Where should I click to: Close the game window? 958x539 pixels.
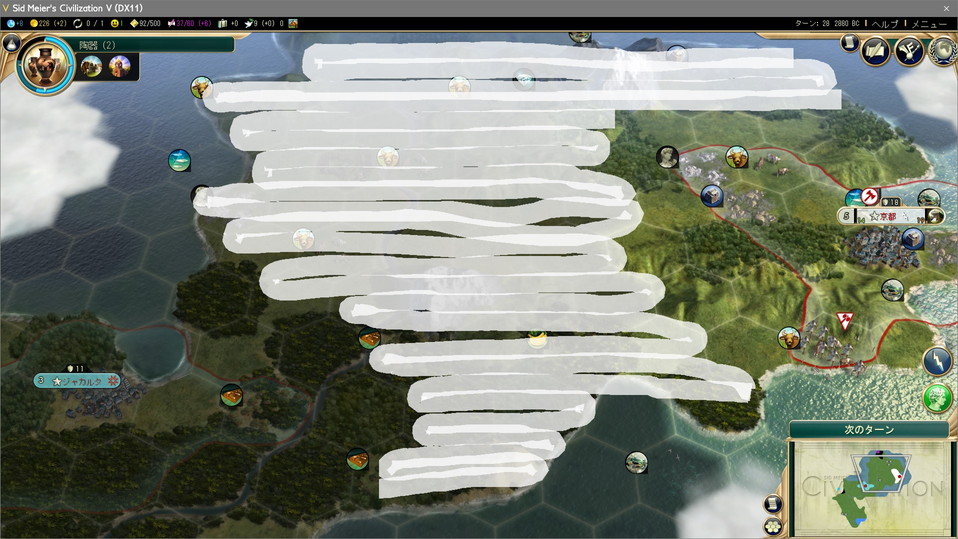(946, 8)
